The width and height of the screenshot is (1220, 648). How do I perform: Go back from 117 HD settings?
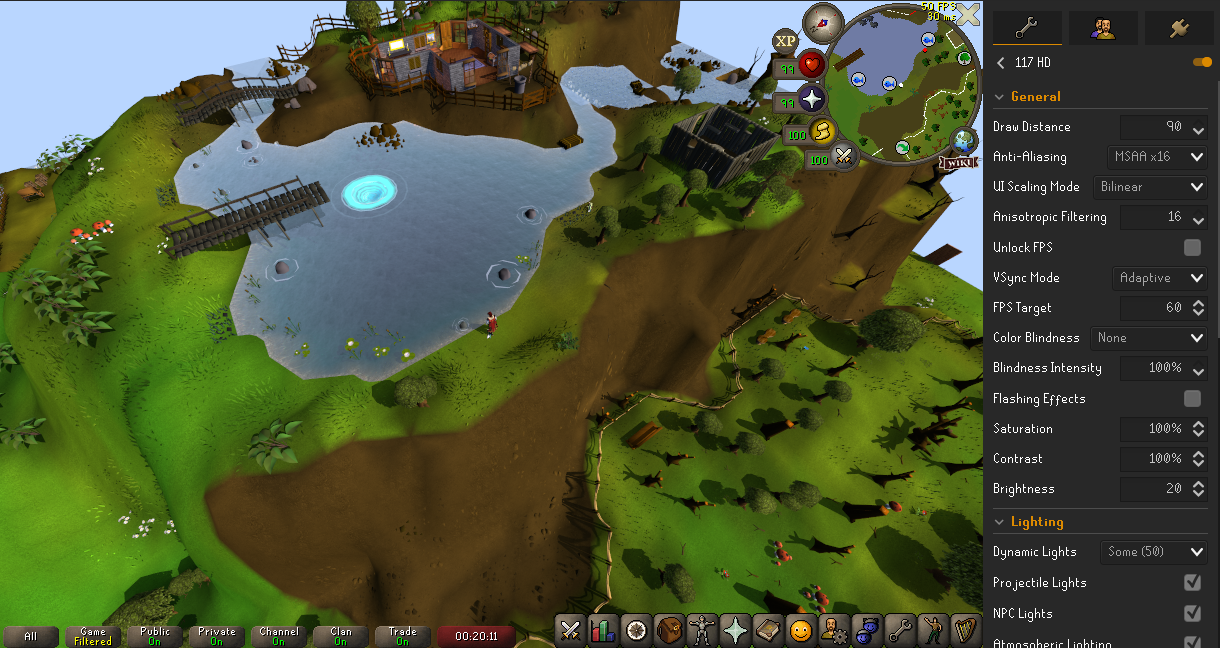[1001, 62]
